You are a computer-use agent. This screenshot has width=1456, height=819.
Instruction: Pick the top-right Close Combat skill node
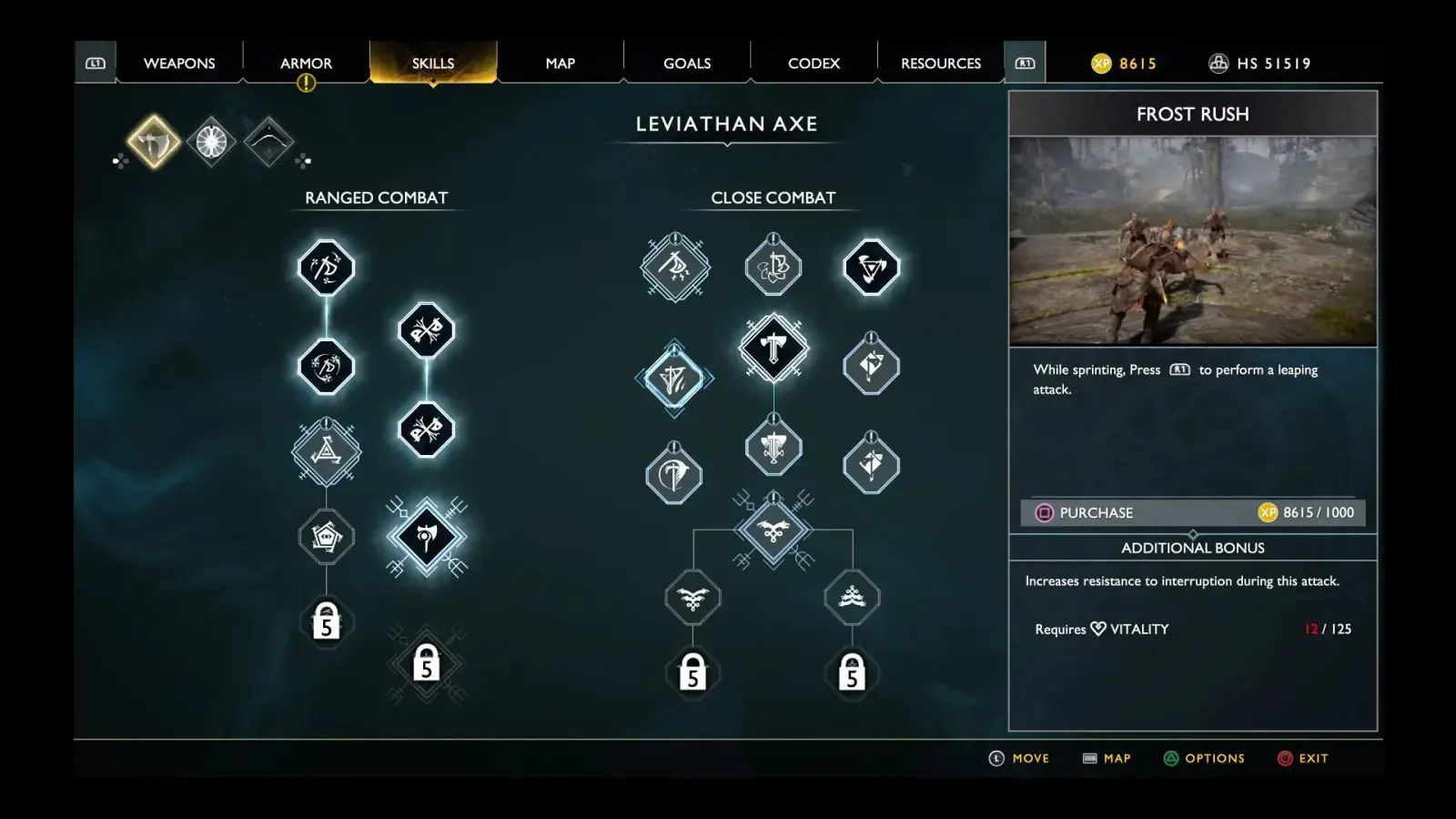[x=871, y=268]
